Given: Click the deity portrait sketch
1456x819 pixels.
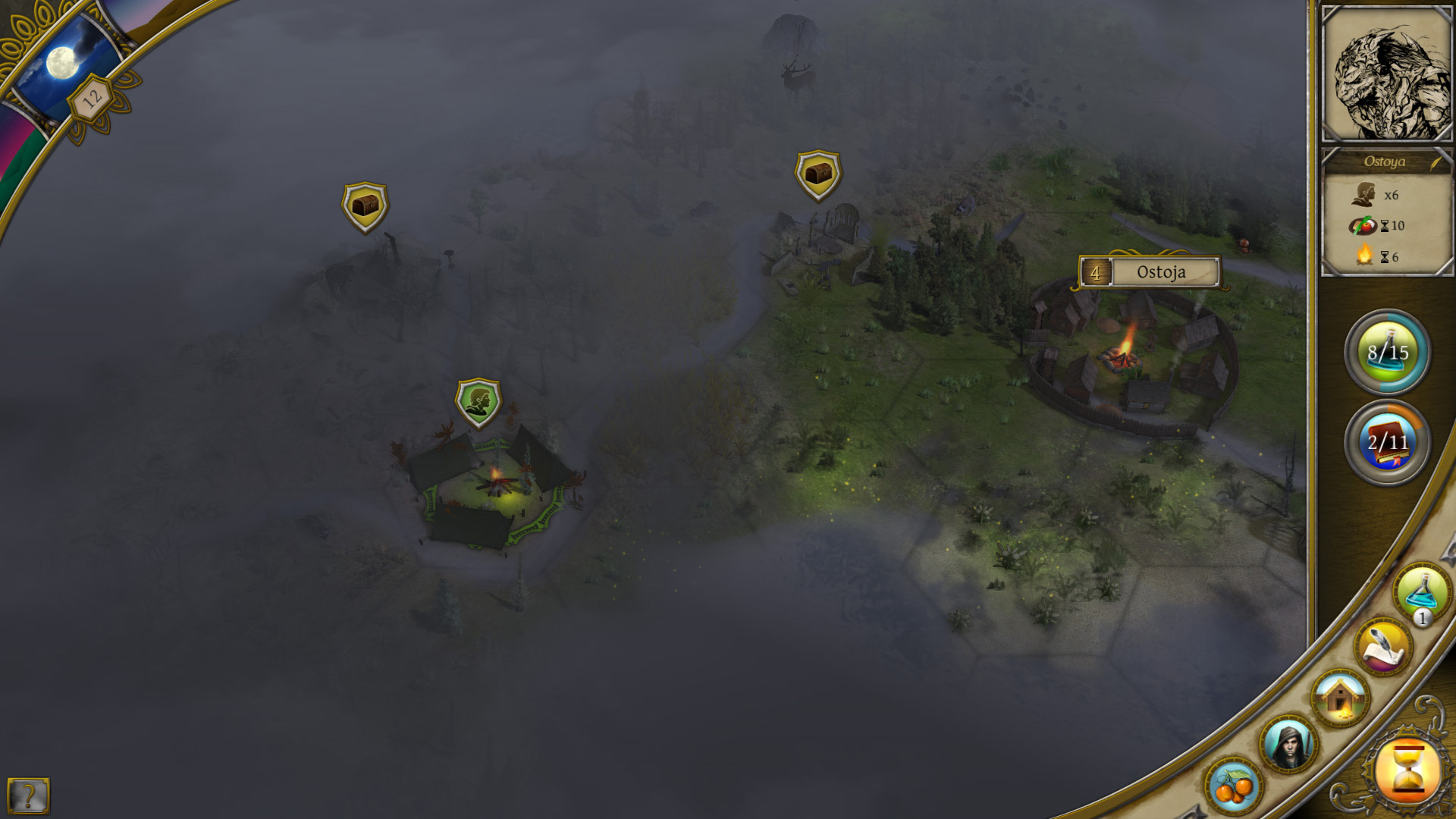Looking at the screenshot, I should click(x=1386, y=75).
